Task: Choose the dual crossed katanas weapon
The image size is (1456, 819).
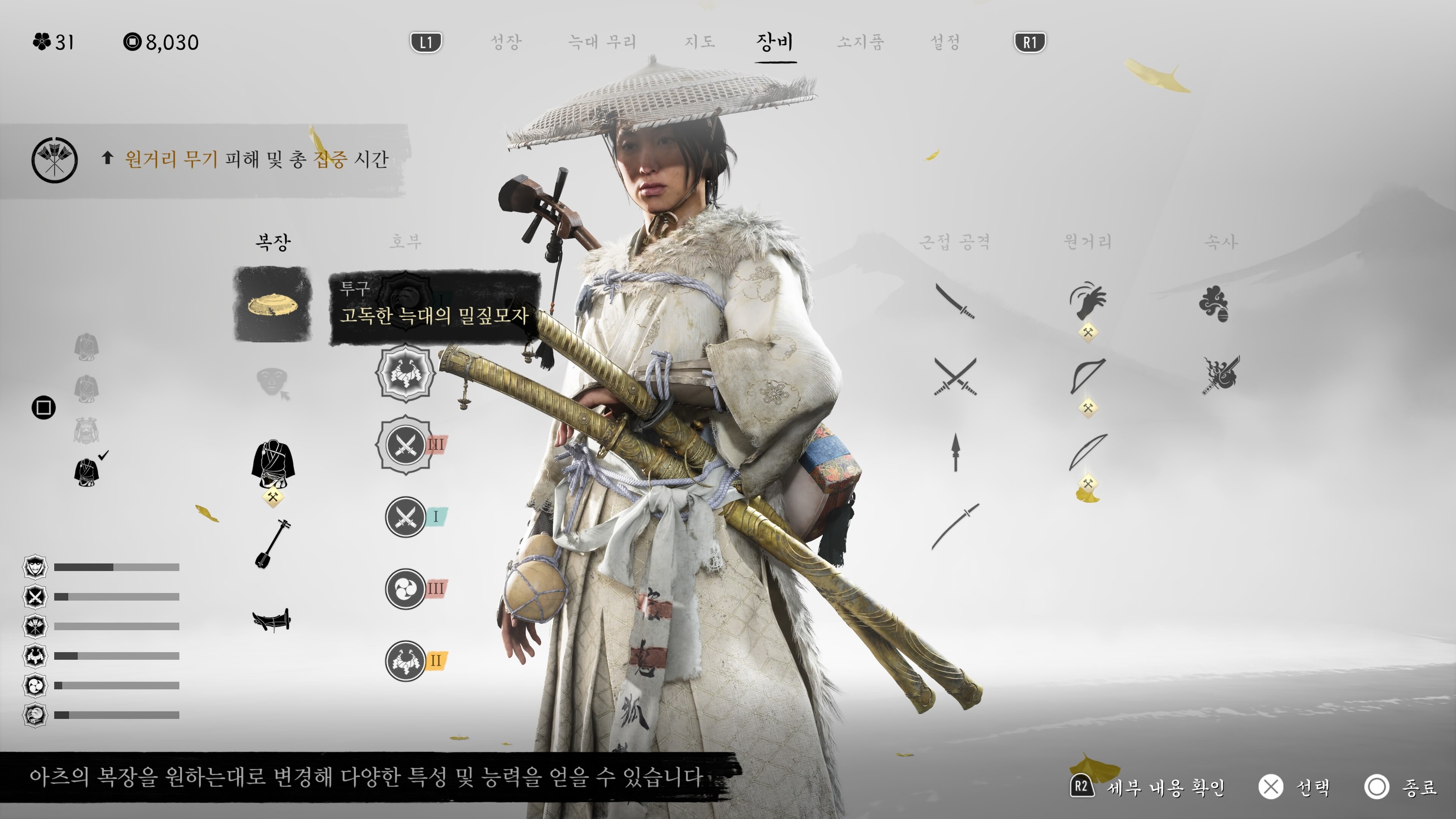Action: tap(955, 376)
